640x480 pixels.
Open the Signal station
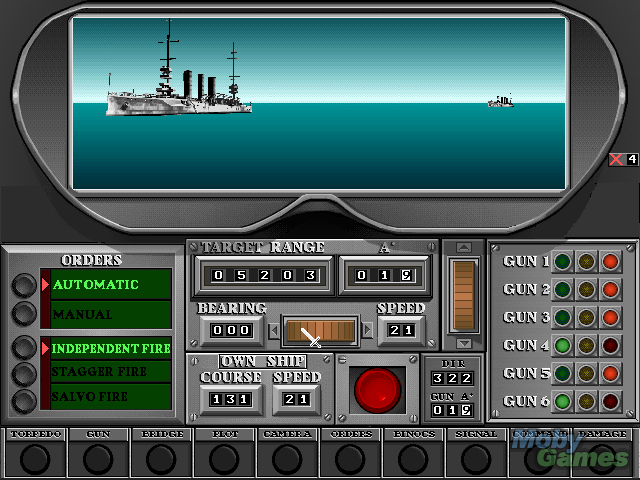tap(475, 458)
